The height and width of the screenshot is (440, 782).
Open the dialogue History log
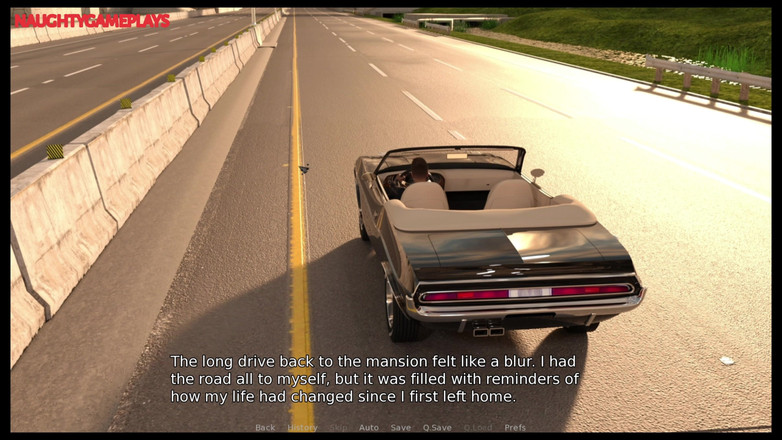click(303, 427)
